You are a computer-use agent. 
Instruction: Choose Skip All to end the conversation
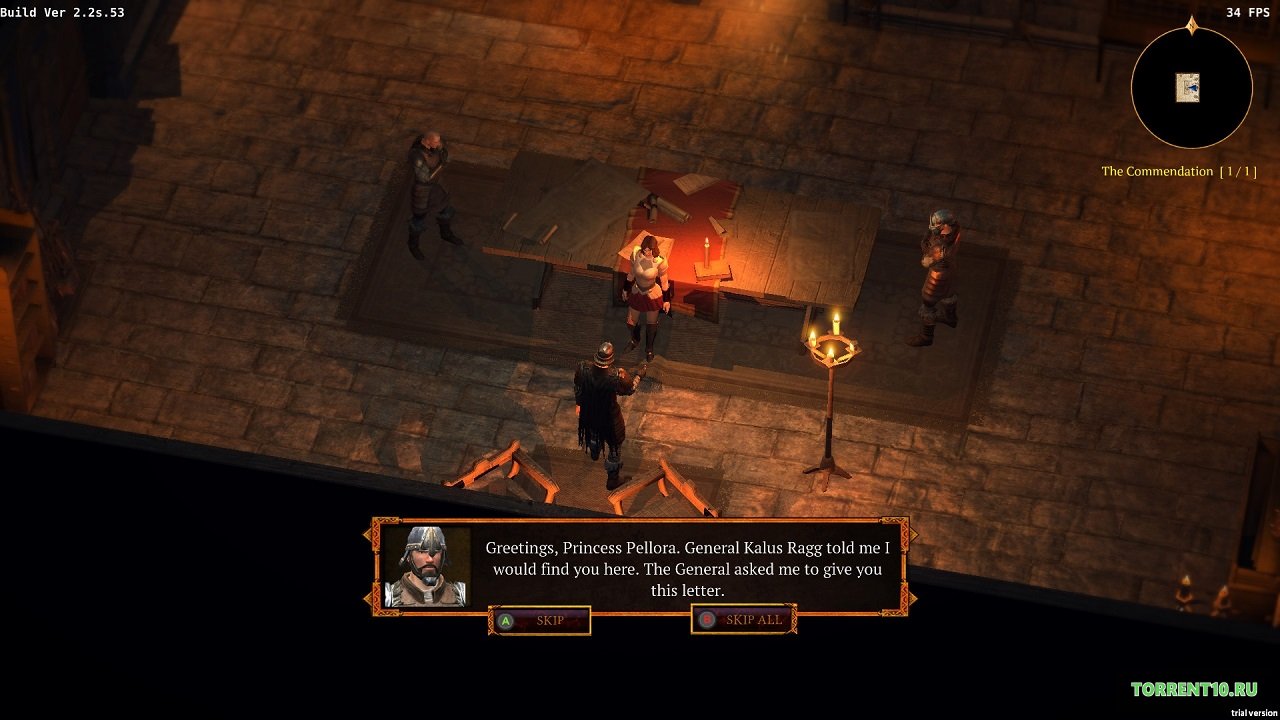tap(743, 620)
